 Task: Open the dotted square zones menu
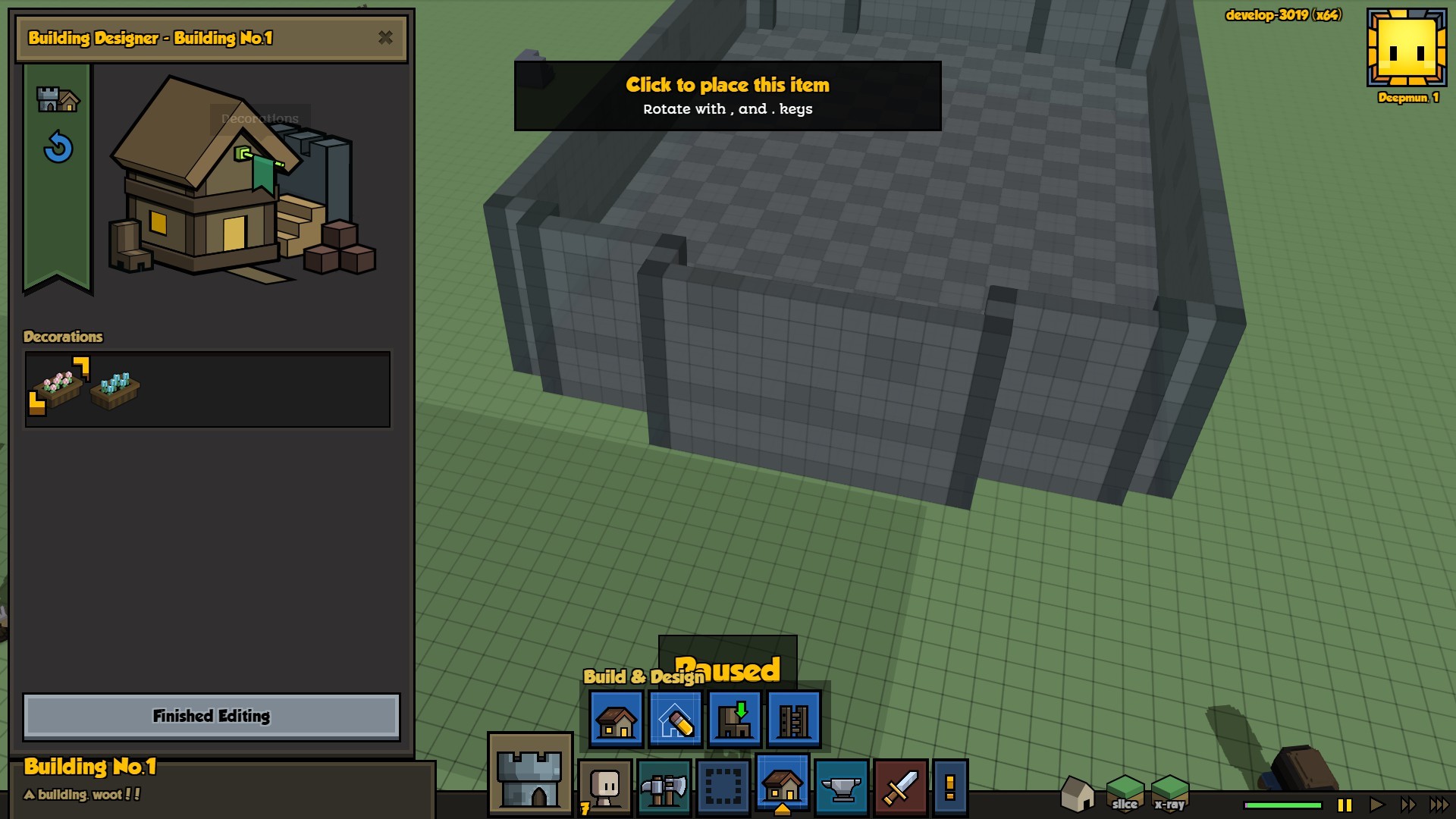(723, 787)
